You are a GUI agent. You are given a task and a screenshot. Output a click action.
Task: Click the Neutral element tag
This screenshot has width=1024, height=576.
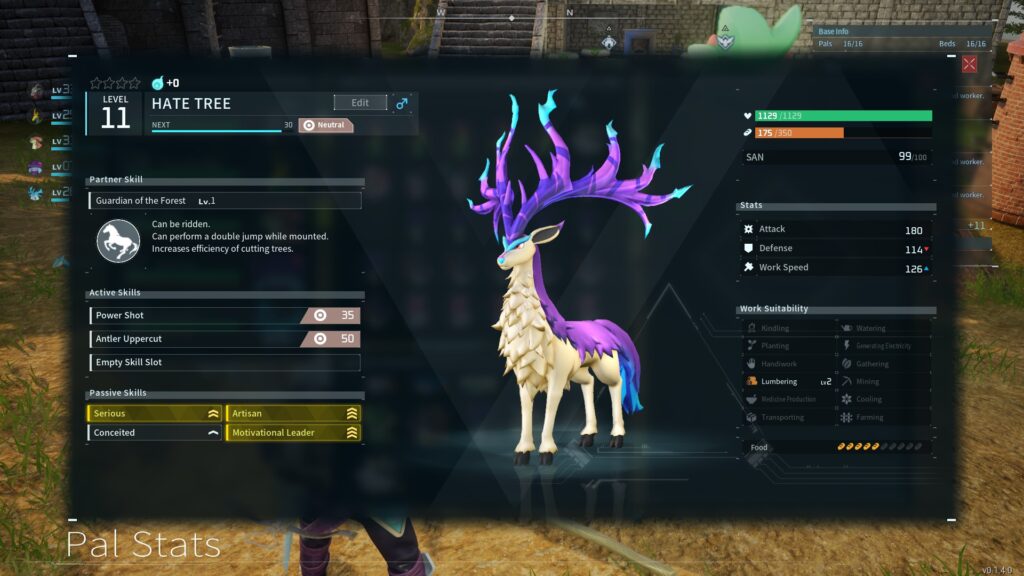point(326,126)
